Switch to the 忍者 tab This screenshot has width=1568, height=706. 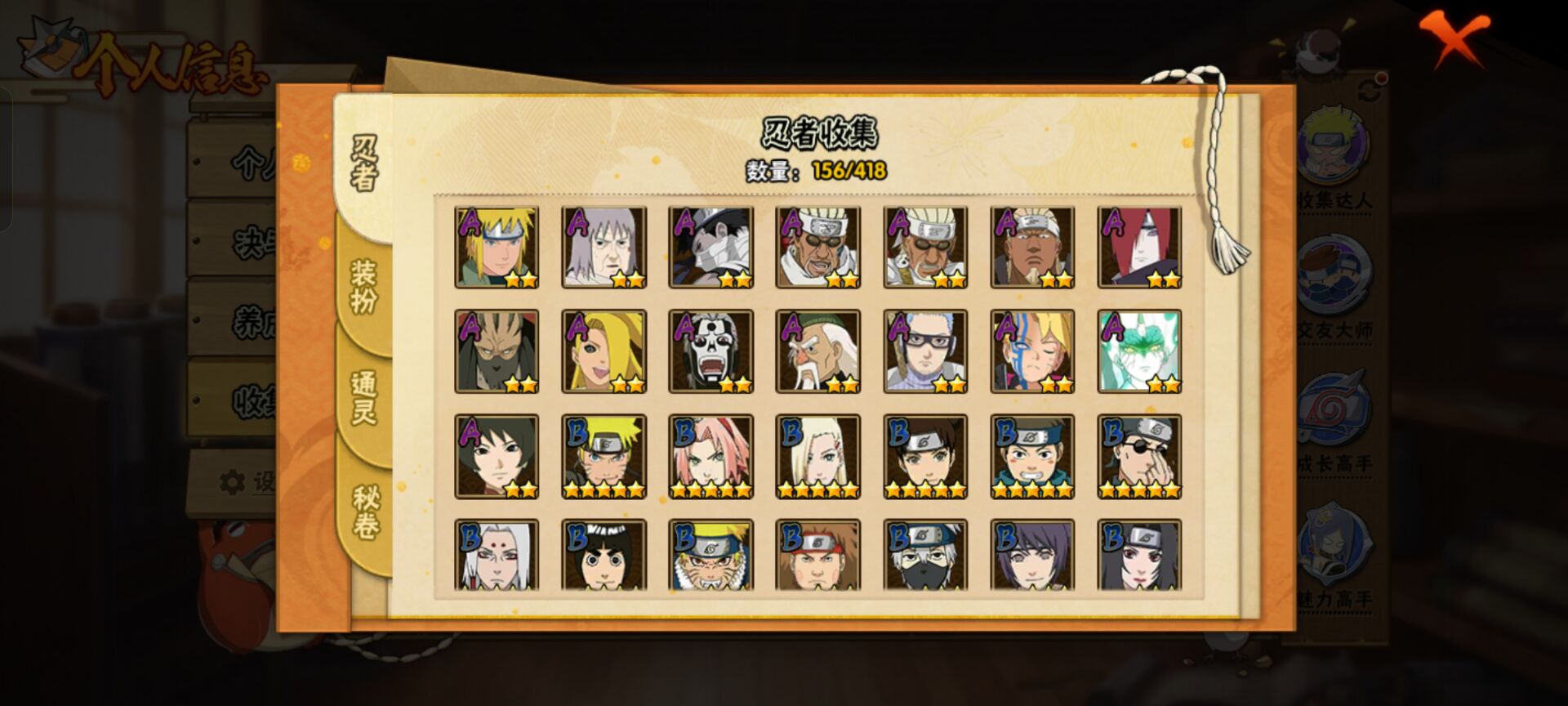[x=364, y=163]
